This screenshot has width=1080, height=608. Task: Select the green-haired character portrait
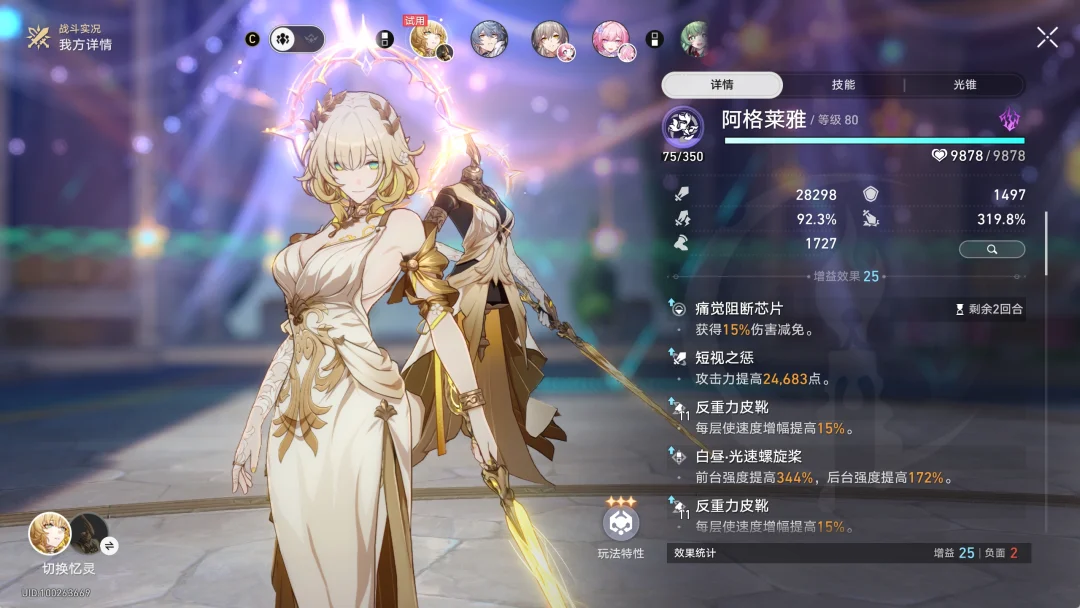(x=695, y=40)
